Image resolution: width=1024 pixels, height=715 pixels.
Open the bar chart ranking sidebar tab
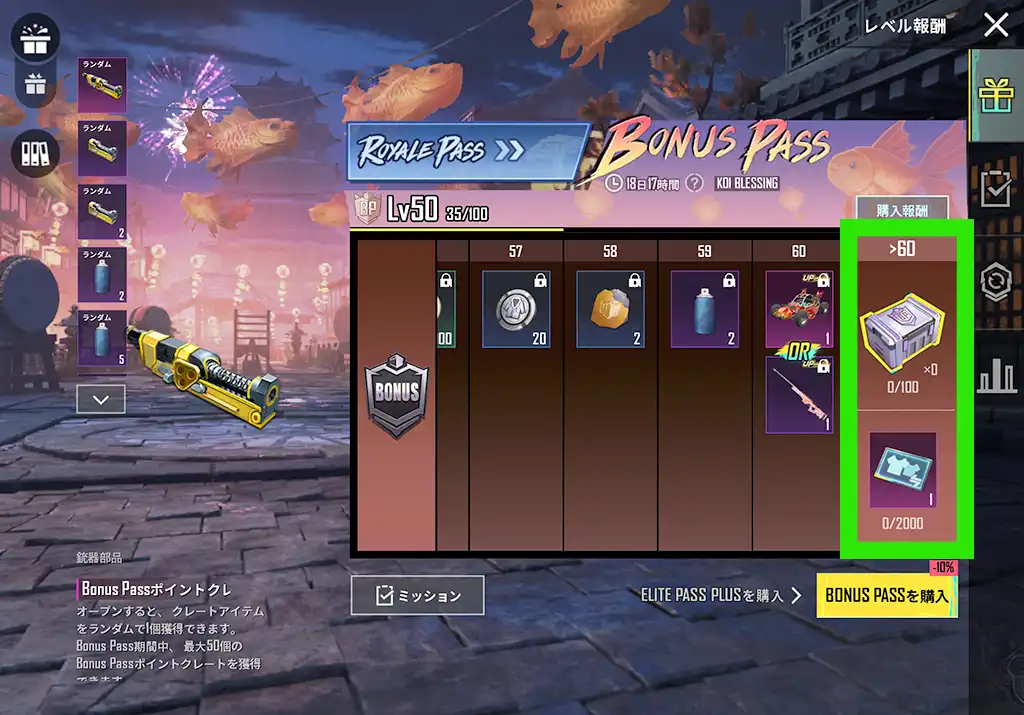tap(996, 375)
